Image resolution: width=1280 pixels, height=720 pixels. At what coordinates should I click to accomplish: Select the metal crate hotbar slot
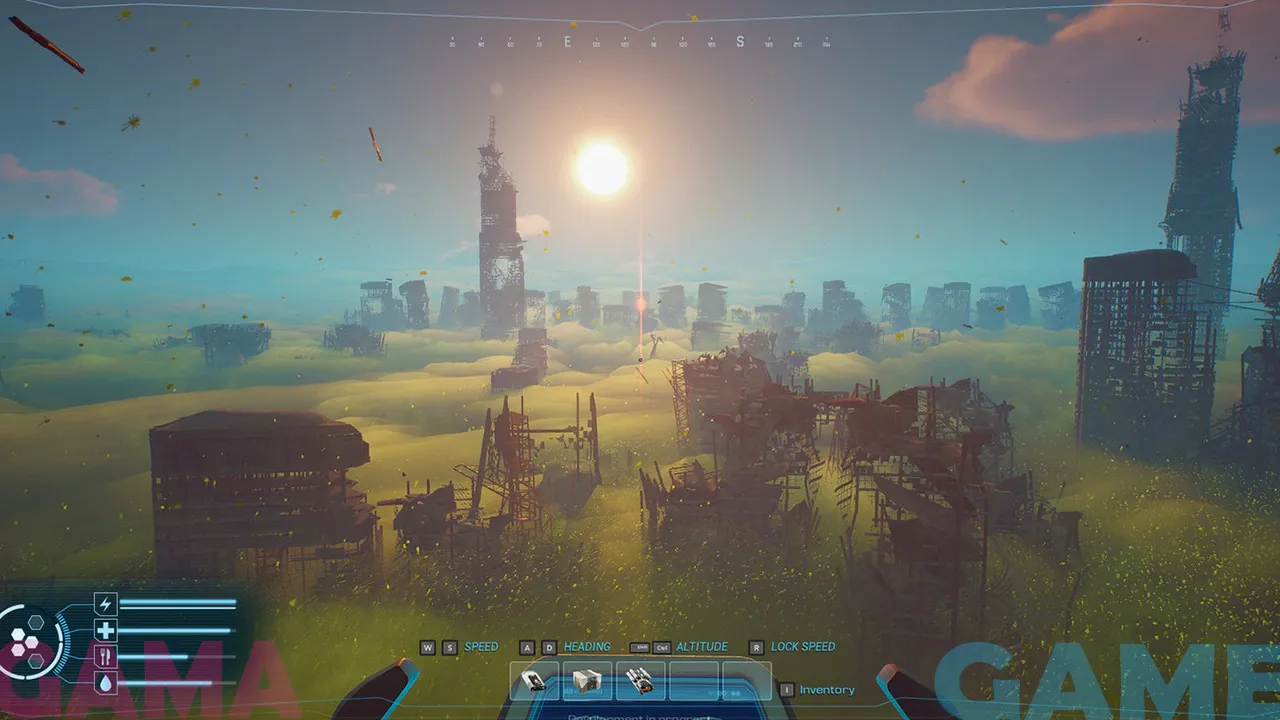tap(587, 681)
